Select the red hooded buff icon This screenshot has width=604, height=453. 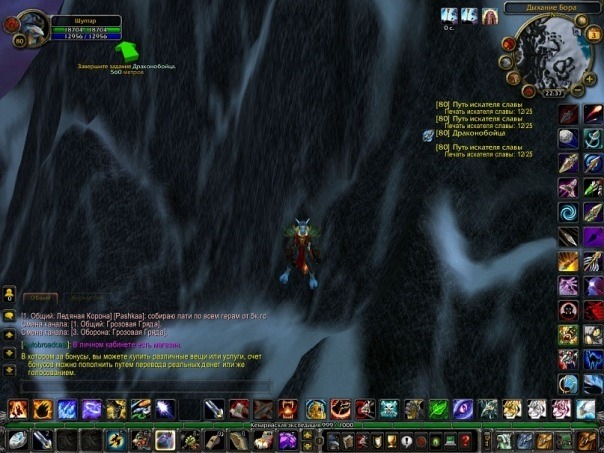tap(489, 15)
